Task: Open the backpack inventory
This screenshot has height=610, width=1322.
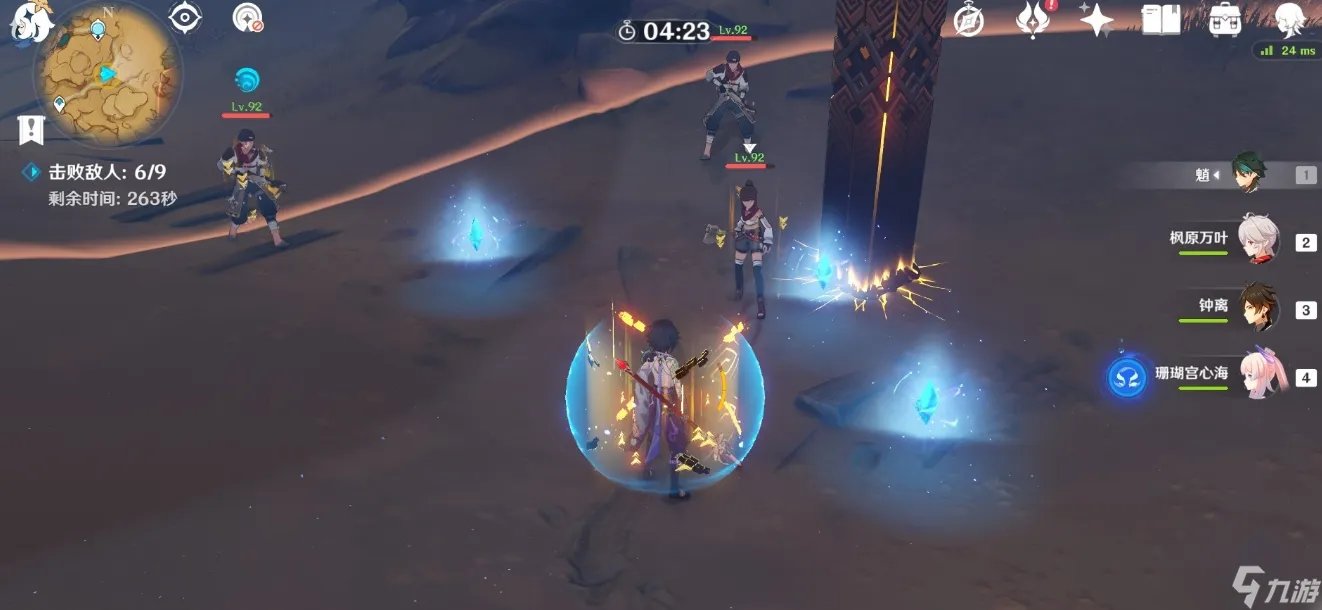Action: (x=1225, y=20)
